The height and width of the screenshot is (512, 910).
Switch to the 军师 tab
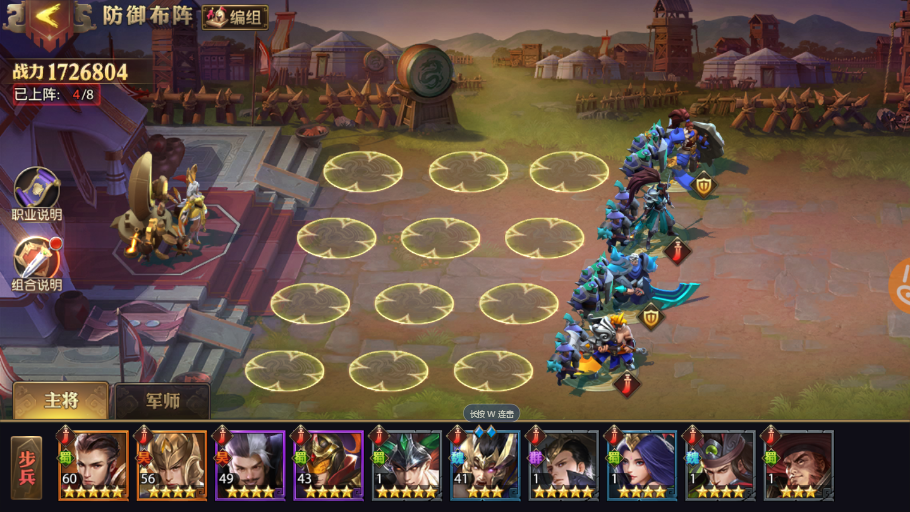tap(162, 401)
